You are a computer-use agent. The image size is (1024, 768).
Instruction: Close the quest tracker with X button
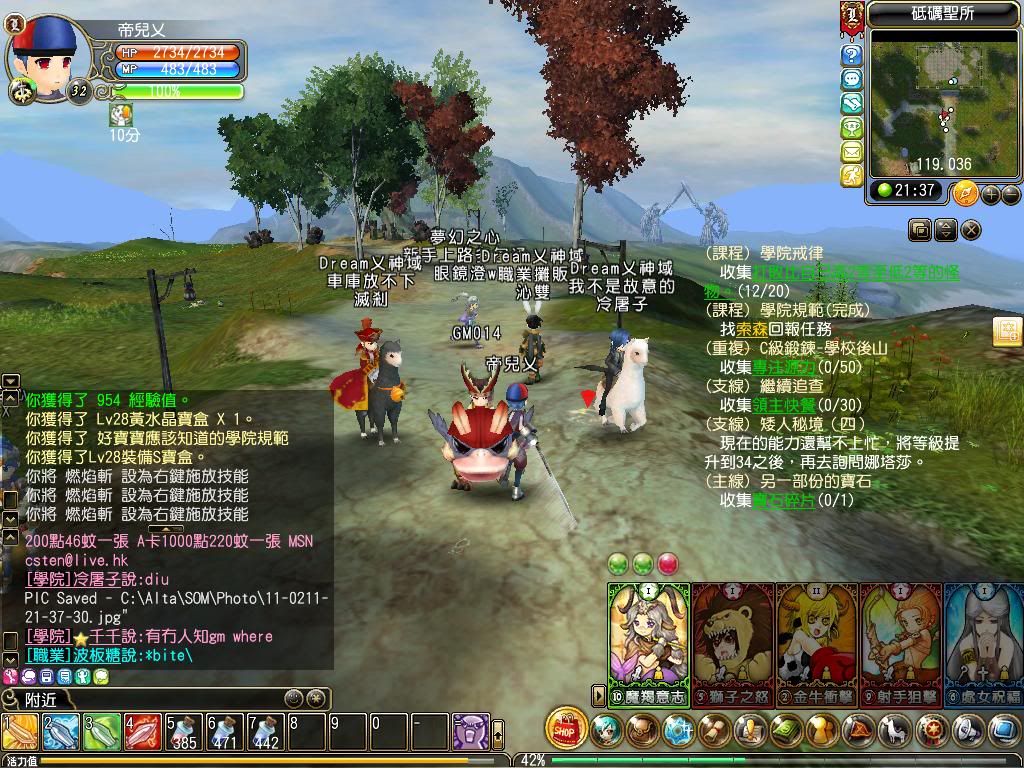(971, 230)
